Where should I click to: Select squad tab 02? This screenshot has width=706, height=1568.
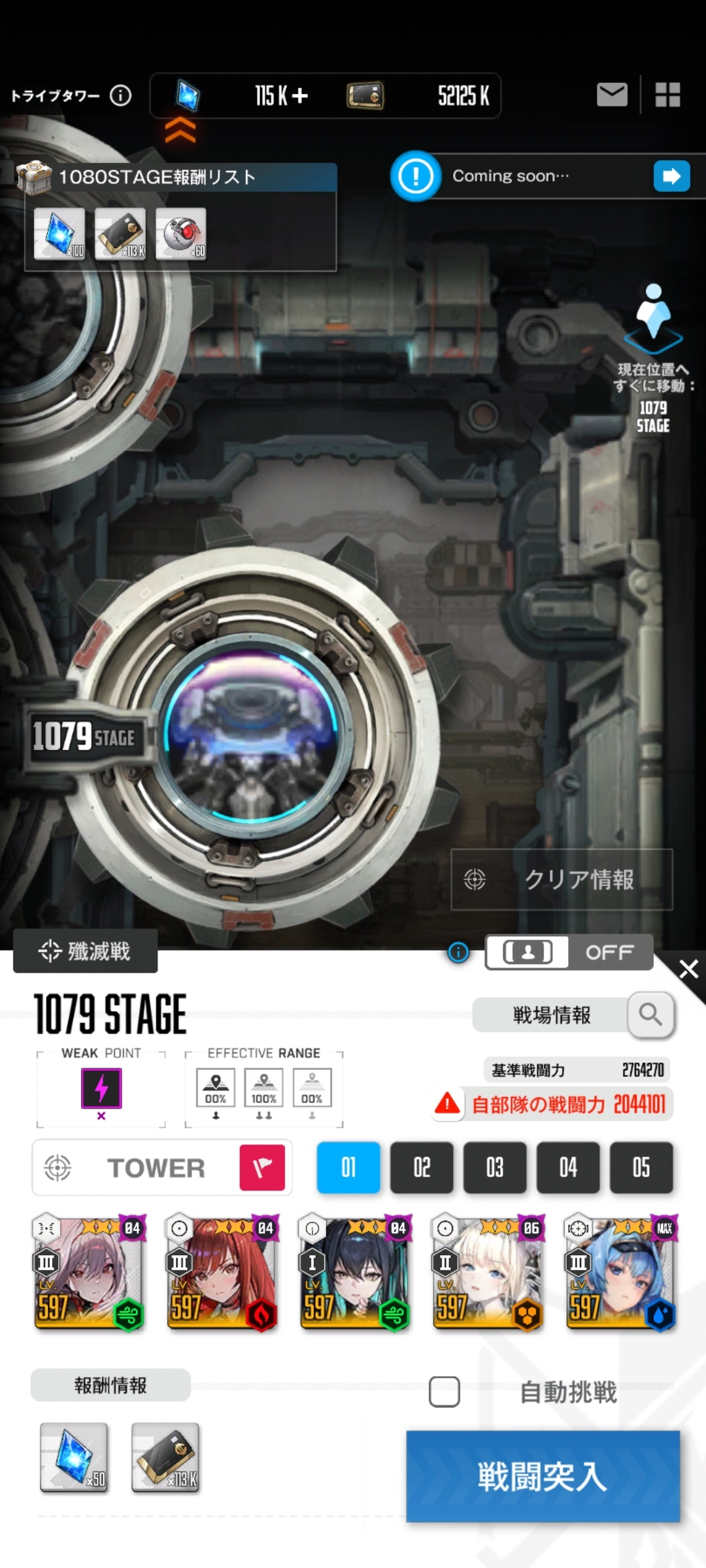click(422, 1167)
